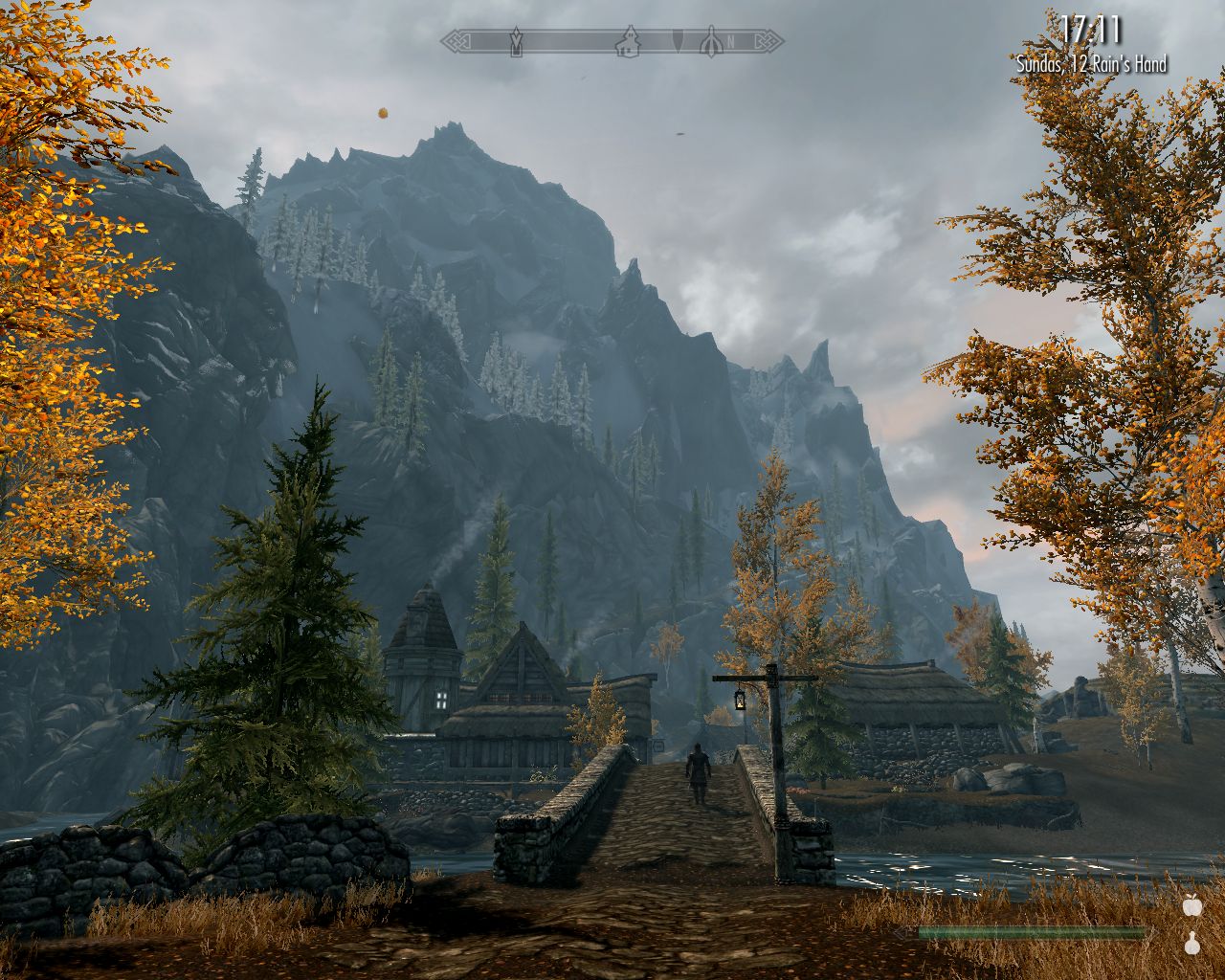Image resolution: width=1225 pixels, height=980 pixels.
Task: Click the fork-shaped landmark marker on the compass
Action: (710, 41)
